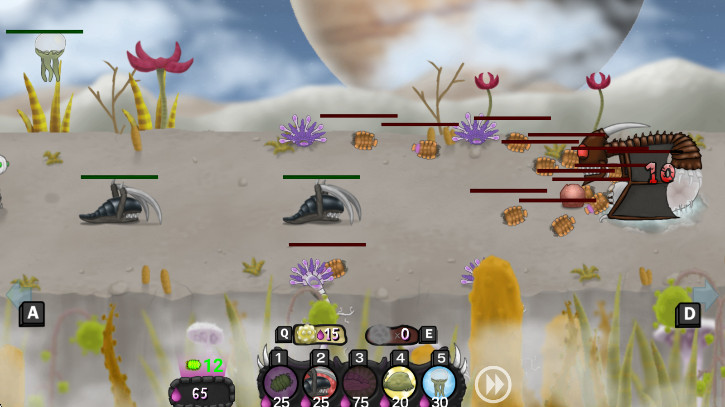
Task: Spawn the larva bug unit costing 25
Action: (x=280, y=380)
